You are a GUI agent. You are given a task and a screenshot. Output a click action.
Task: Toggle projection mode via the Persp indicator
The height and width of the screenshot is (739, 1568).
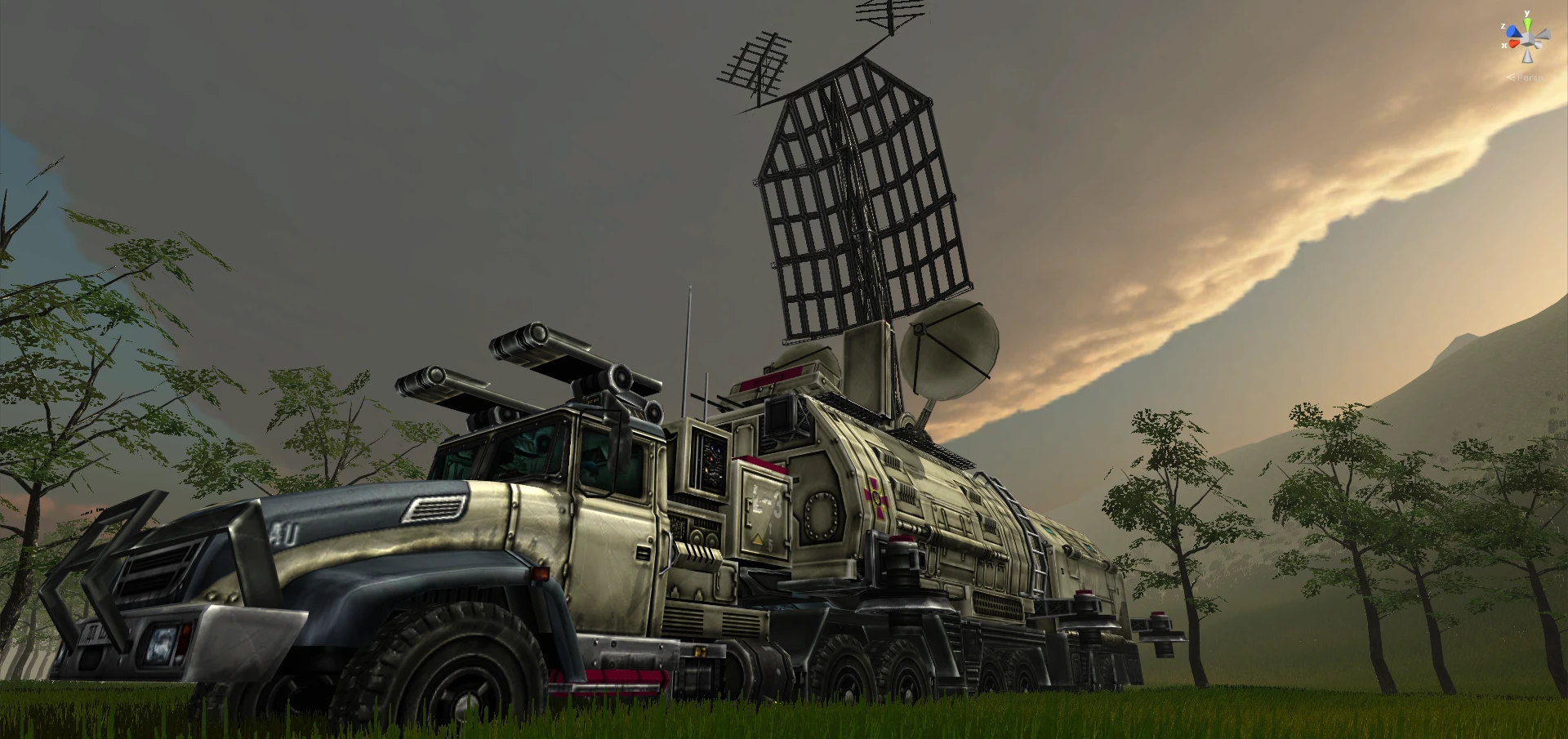click(1528, 78)
